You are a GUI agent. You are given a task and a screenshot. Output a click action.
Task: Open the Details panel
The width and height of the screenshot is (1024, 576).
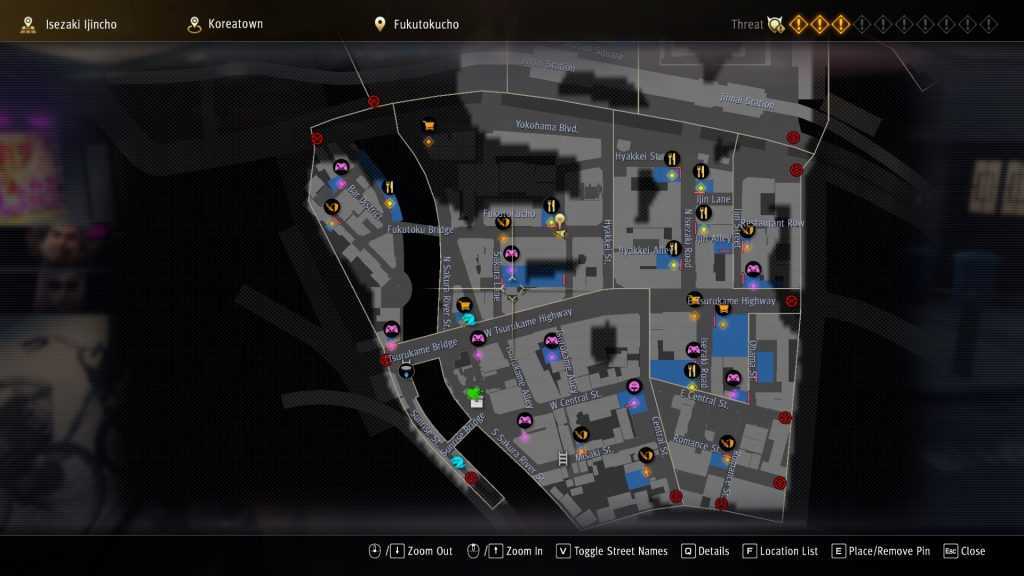coord(706,551)
